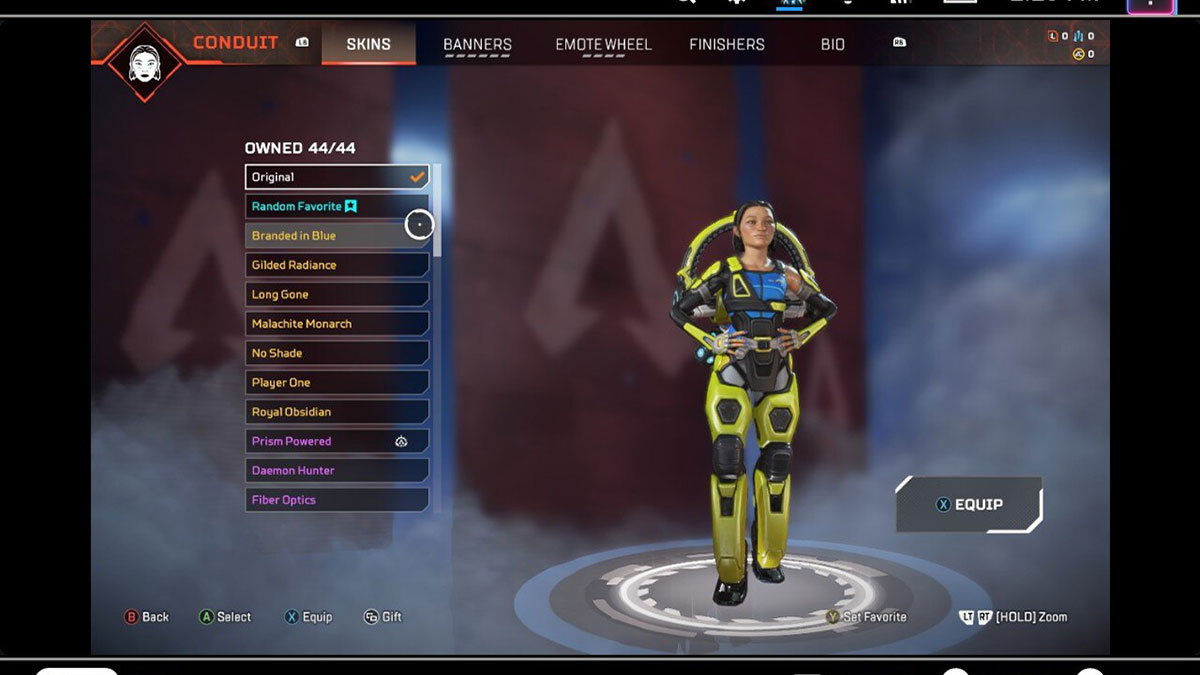Select the Fiber Optics skin
Viewport: 1200px width, 675px height.
pos(337,500)
